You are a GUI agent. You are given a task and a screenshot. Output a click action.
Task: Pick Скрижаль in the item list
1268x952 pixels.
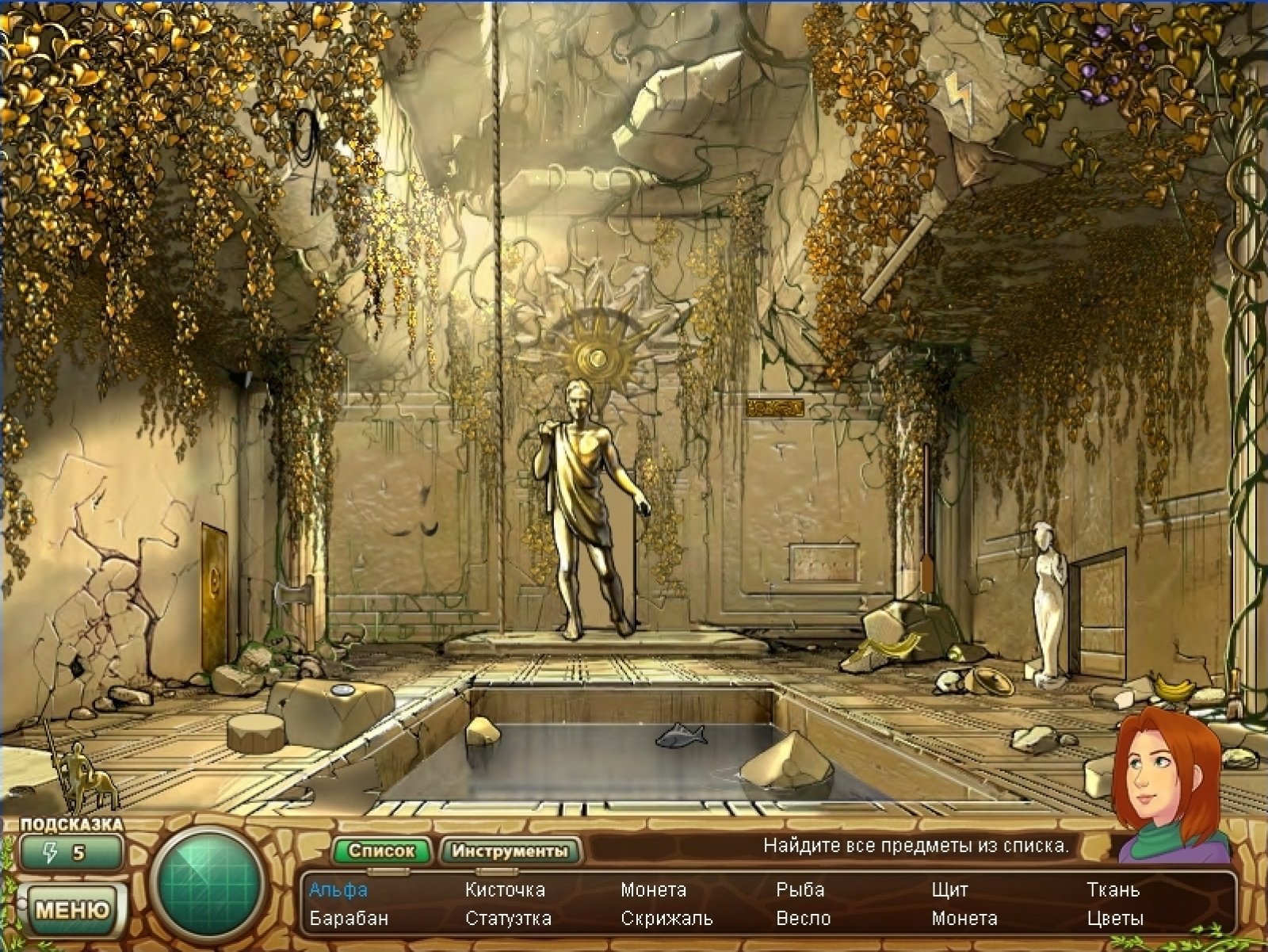(x=666, y=919)
